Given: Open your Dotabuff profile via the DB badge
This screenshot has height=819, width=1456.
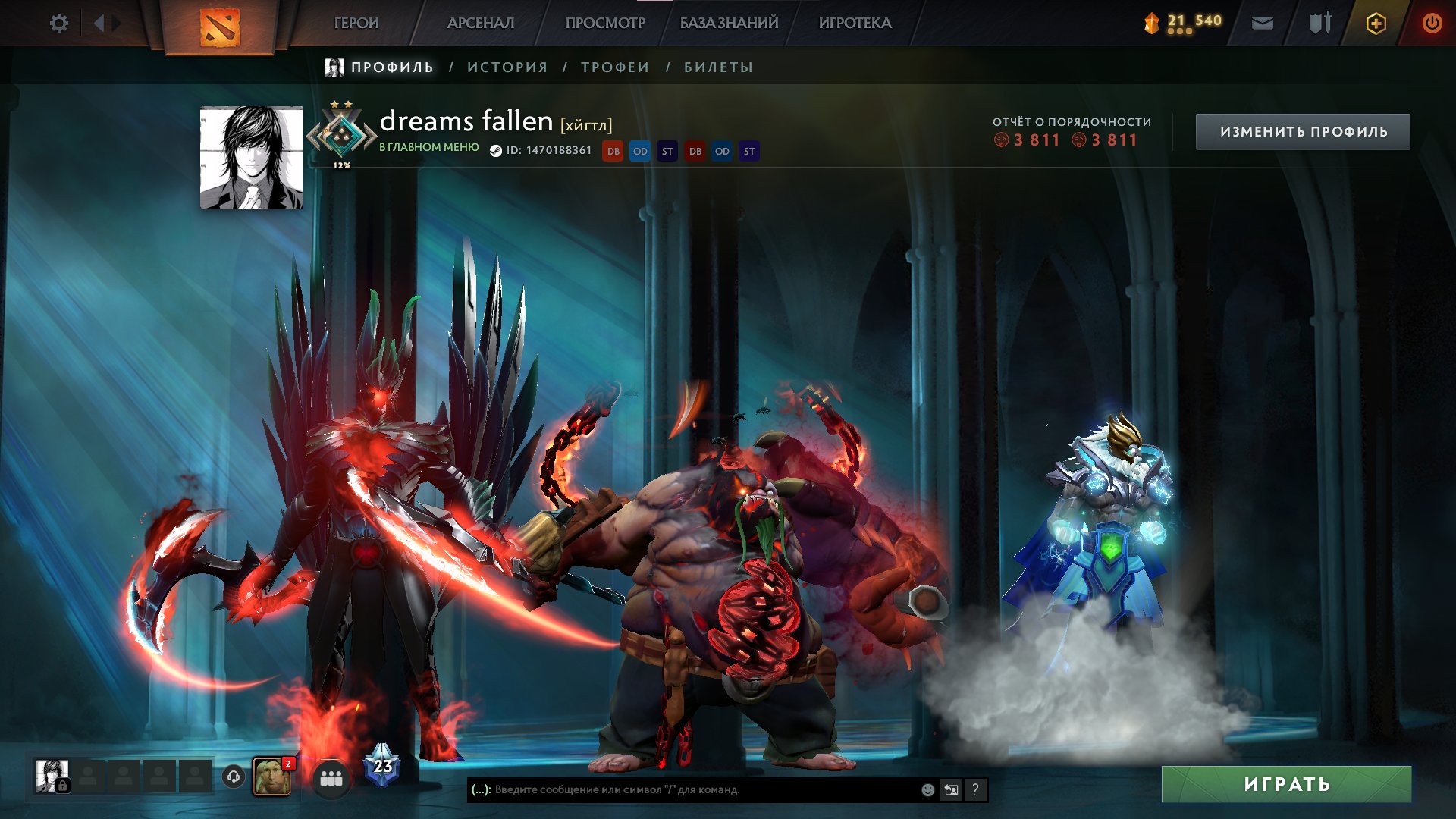Looking at the screenshot, I should (x=612, y=151).
